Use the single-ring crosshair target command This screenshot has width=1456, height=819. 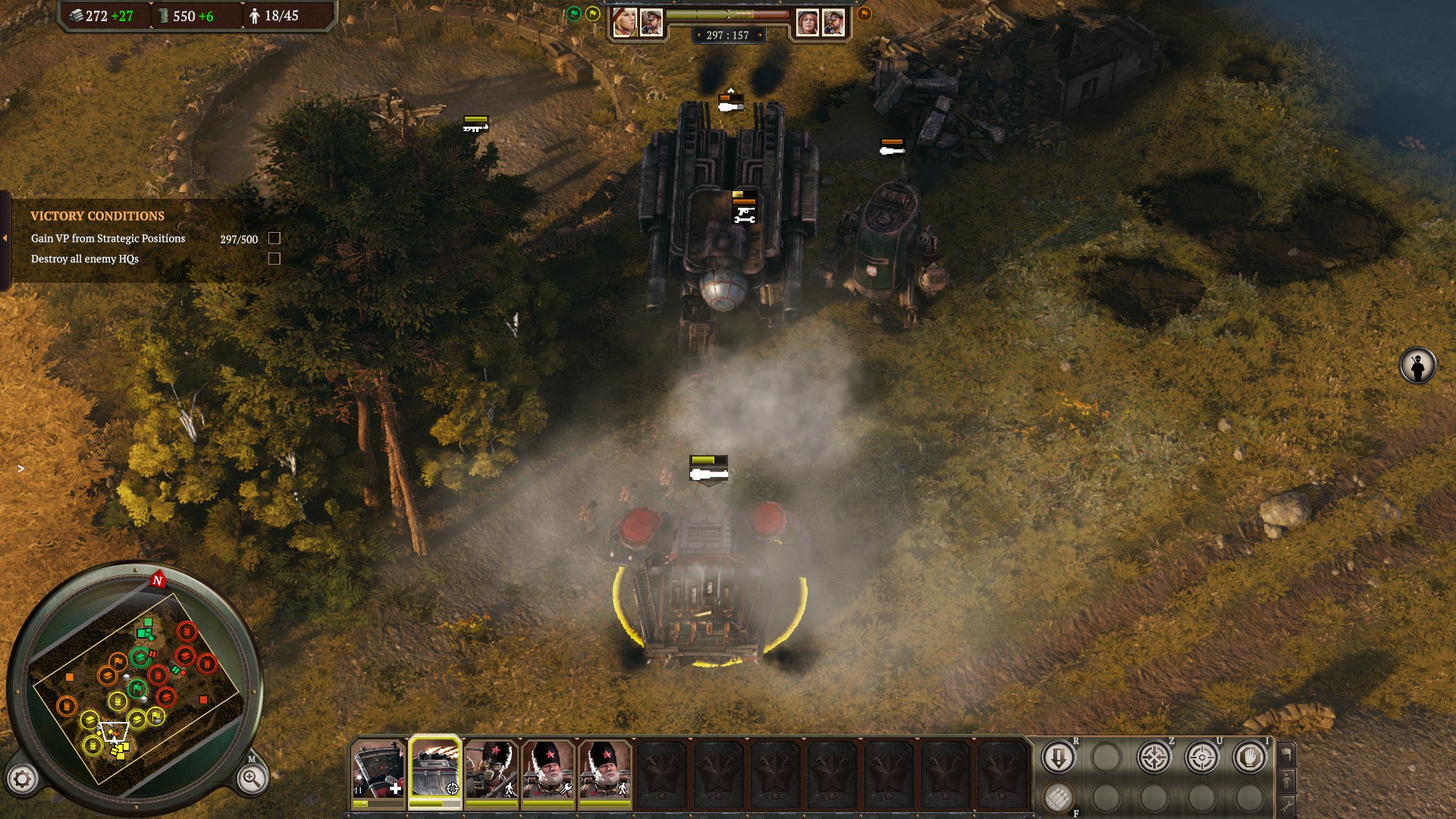click(1201, 757)
